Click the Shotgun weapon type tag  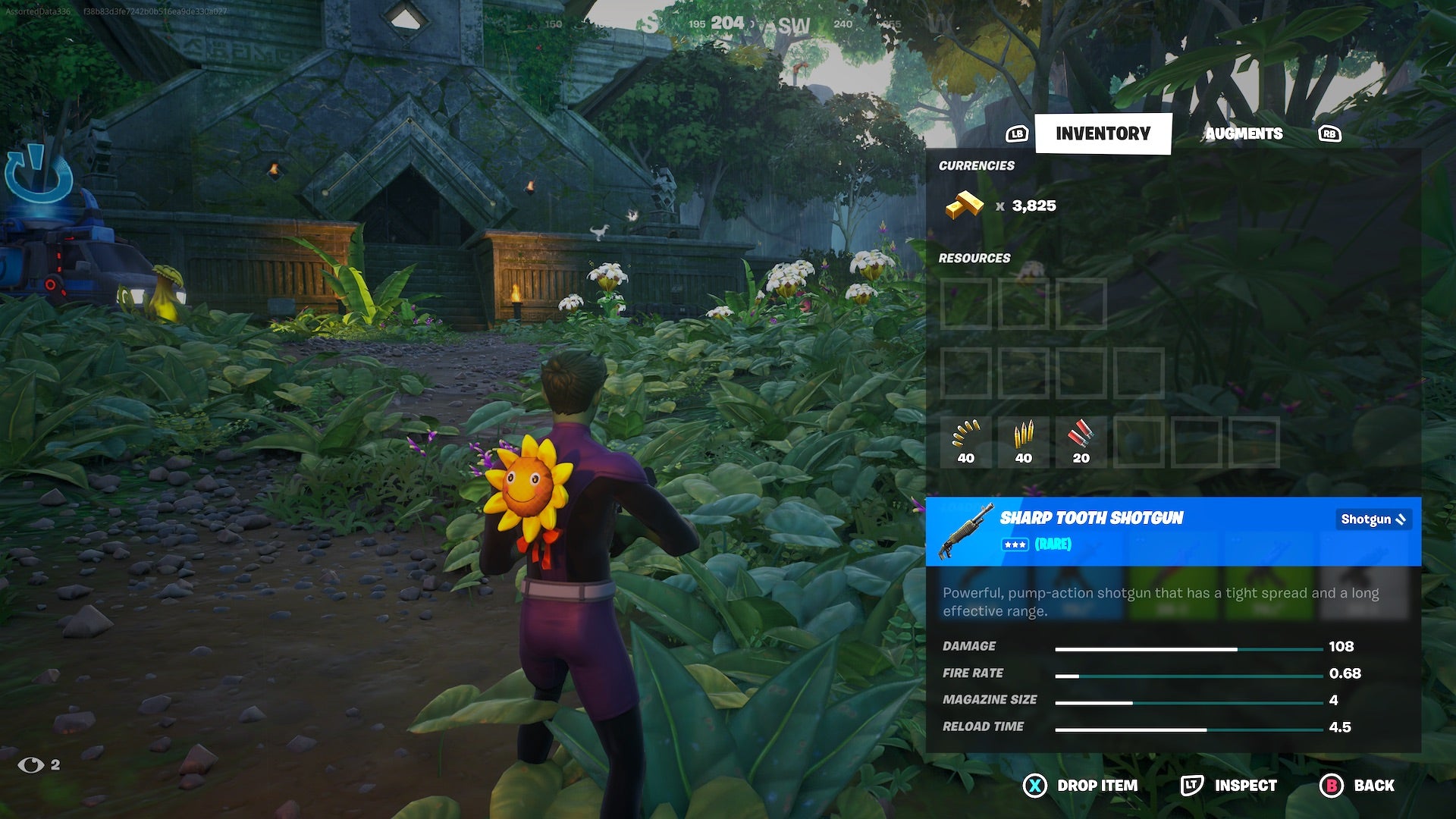tap(1373, 519)
